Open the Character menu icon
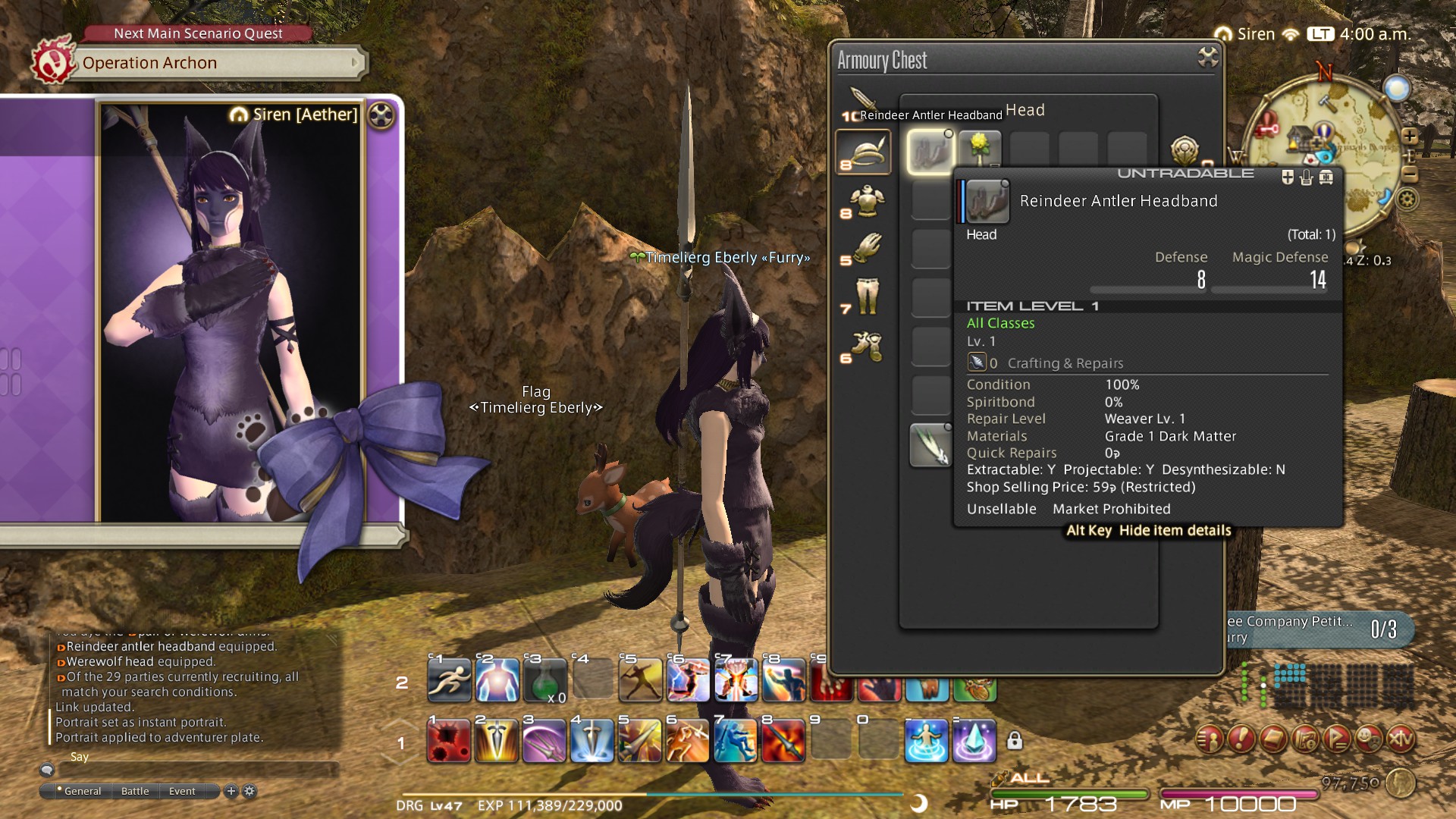Screen dimensions: 1456x819 tap(1210, 738)
